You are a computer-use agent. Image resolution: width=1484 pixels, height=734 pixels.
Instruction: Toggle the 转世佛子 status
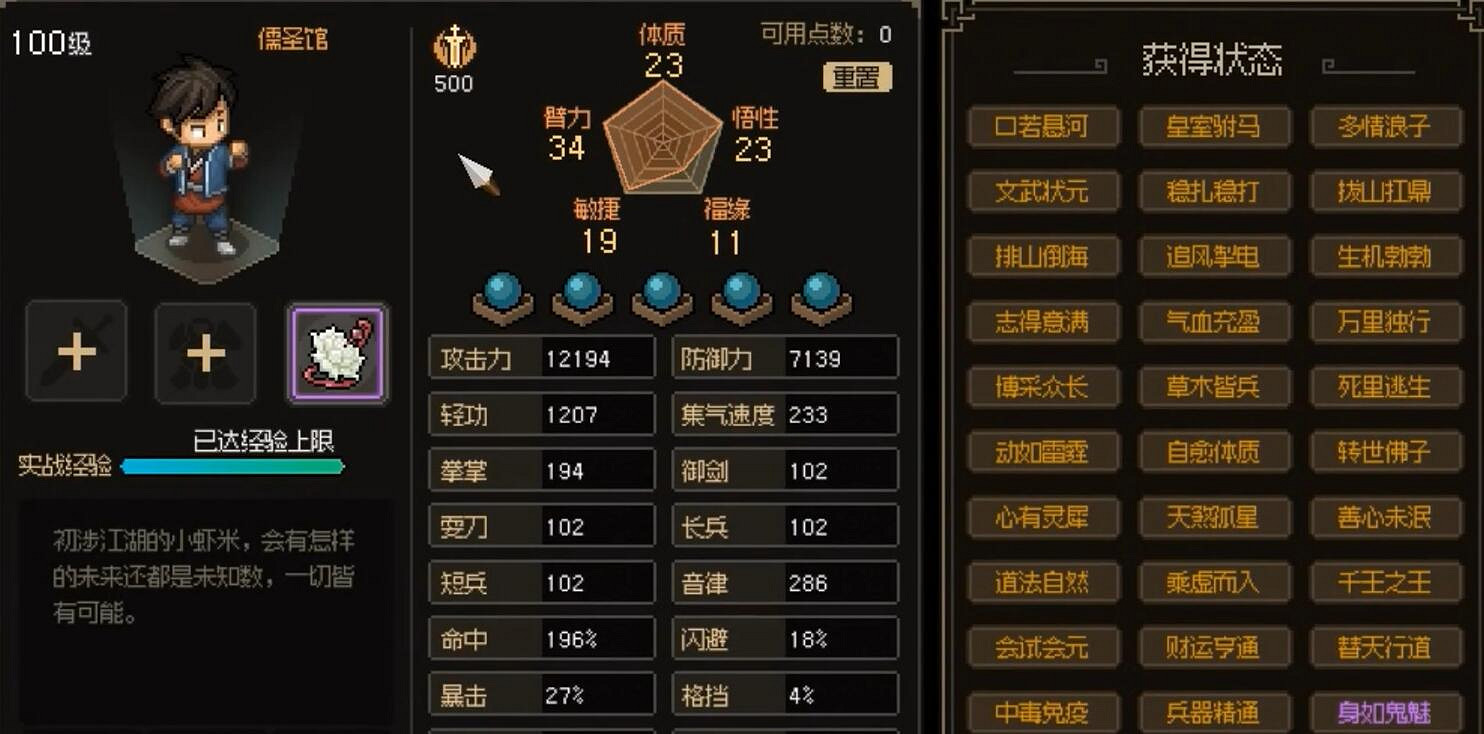(1386, 452)
